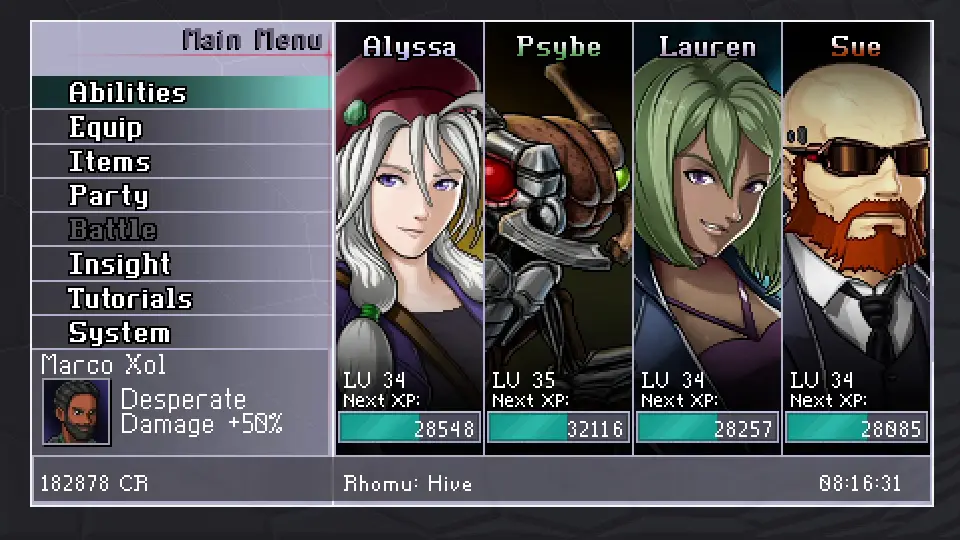Open the System menu

119,332
